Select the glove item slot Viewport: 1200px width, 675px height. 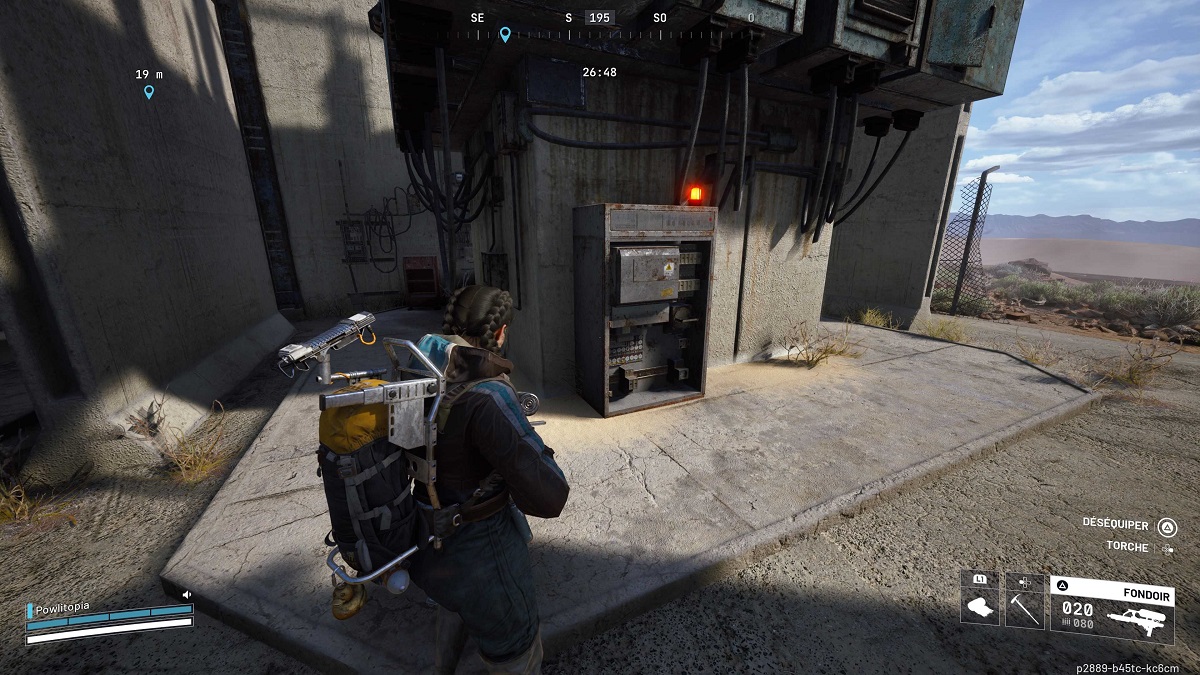click(980, 603)
